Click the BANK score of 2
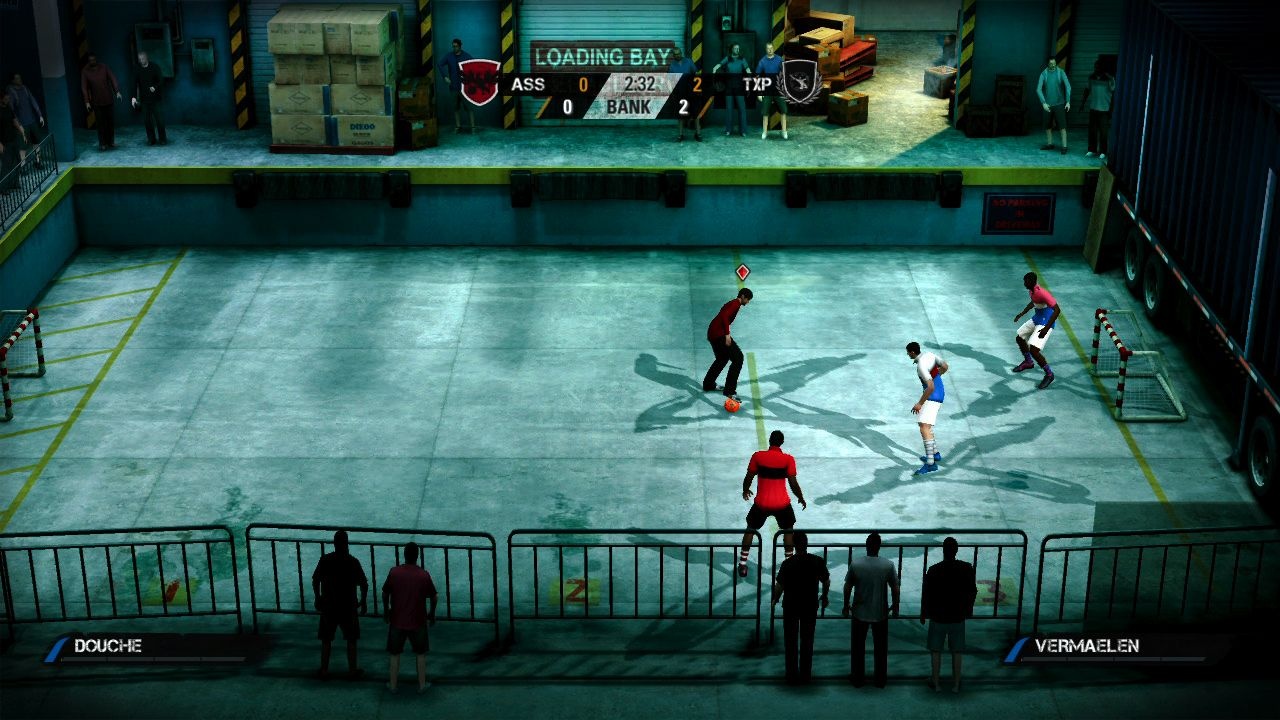Screen dimensions: 1280x720 pos(685,105)
